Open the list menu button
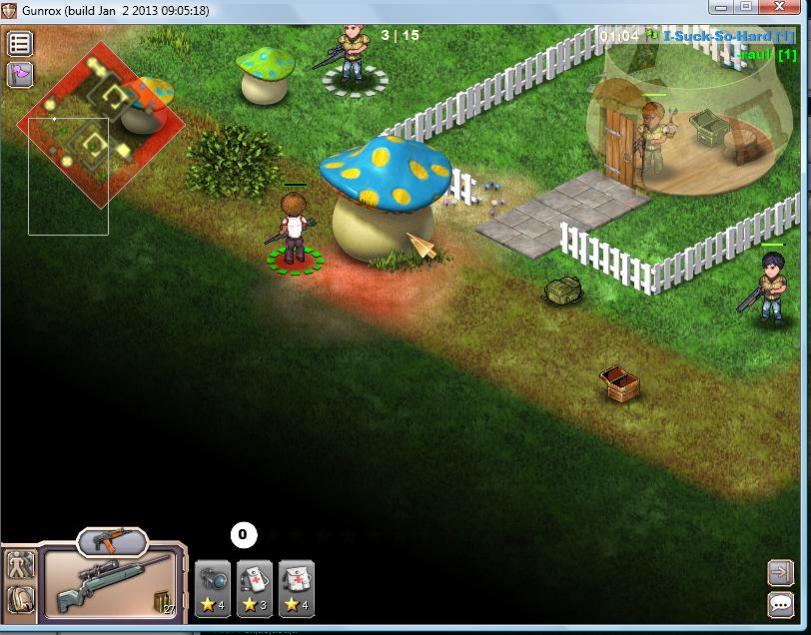 point(20,44)
